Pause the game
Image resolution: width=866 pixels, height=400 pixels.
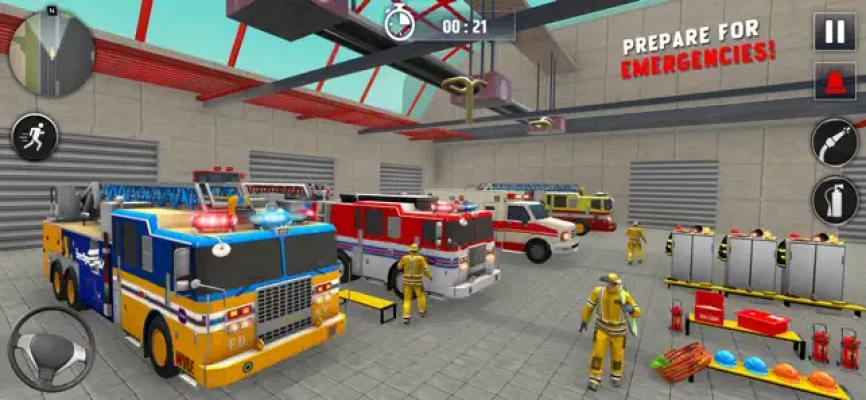(834, 31)
